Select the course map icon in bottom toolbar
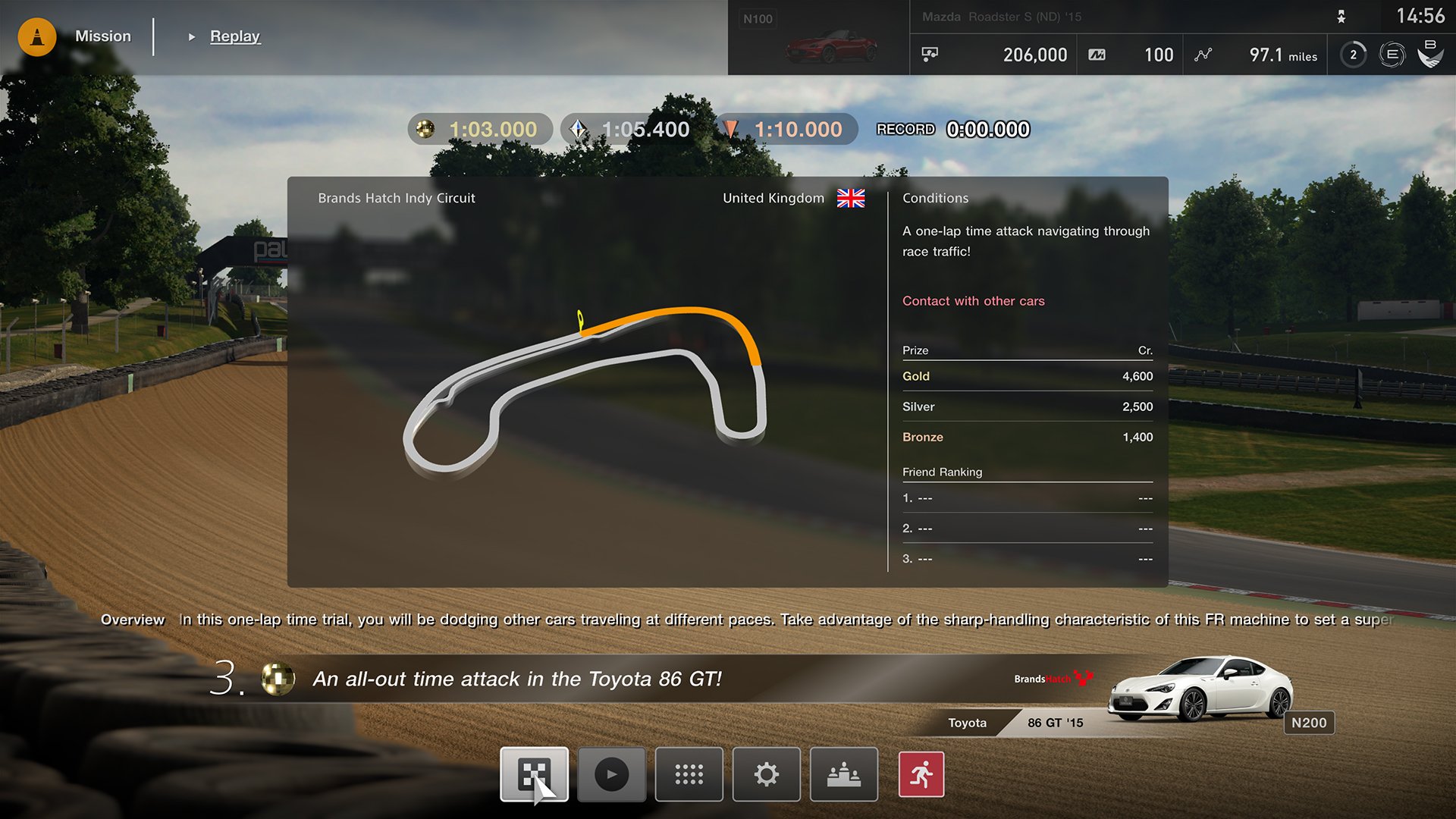Viewport: 1456px width, 819px height. pyautogui.click(x=534, y=774)
